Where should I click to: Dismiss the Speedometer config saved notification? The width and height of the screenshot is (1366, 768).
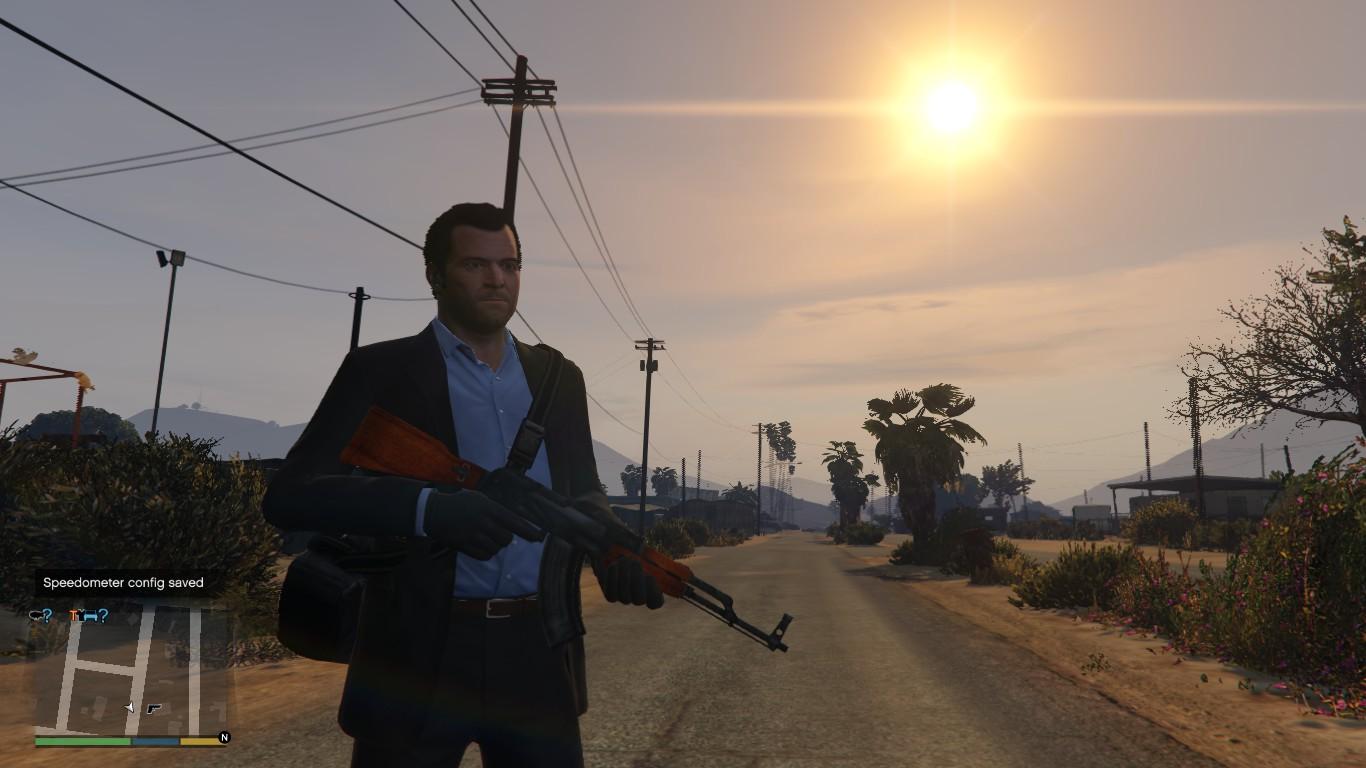123,583
